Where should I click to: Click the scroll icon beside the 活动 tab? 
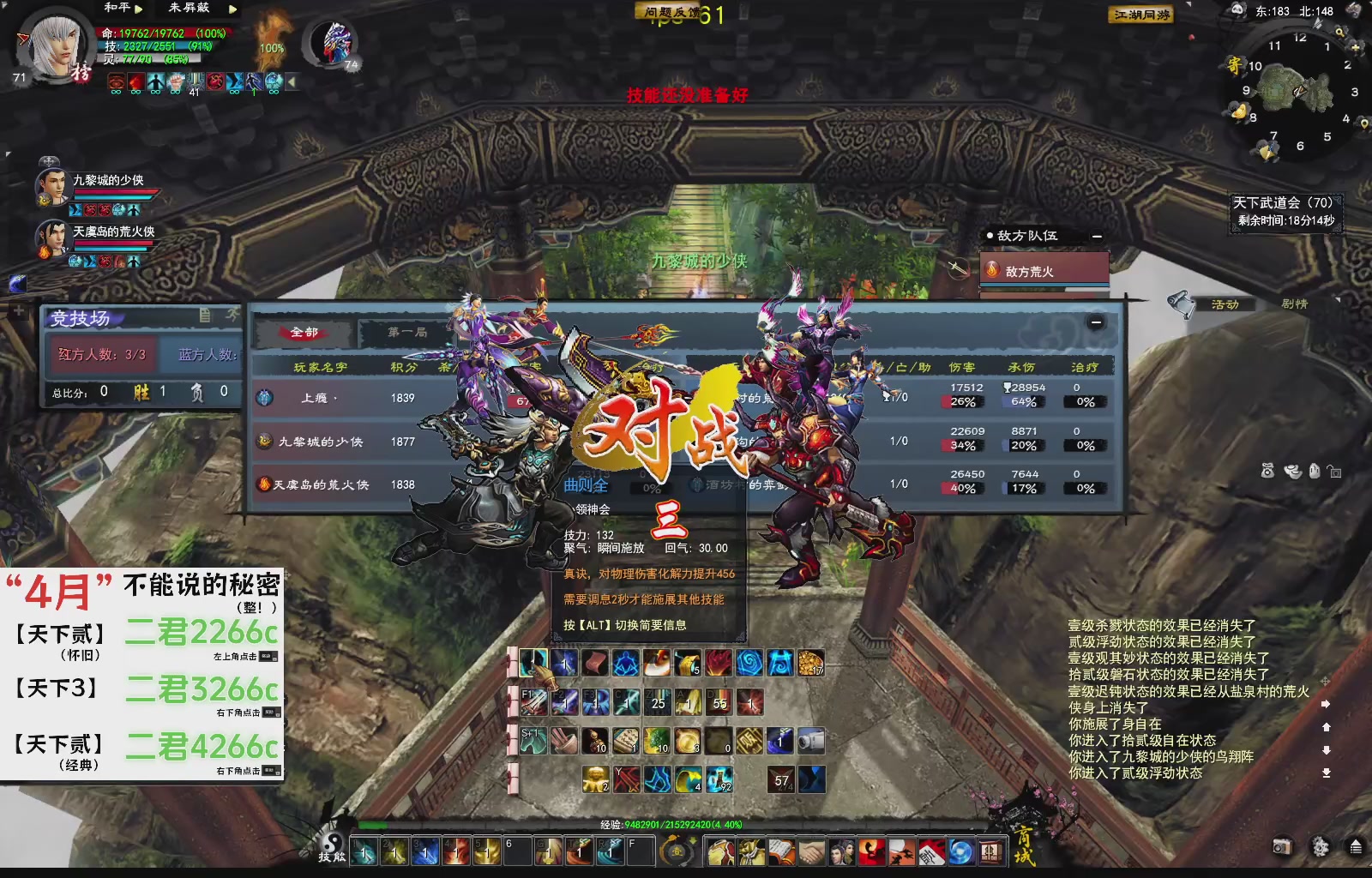click(1180, 304)
